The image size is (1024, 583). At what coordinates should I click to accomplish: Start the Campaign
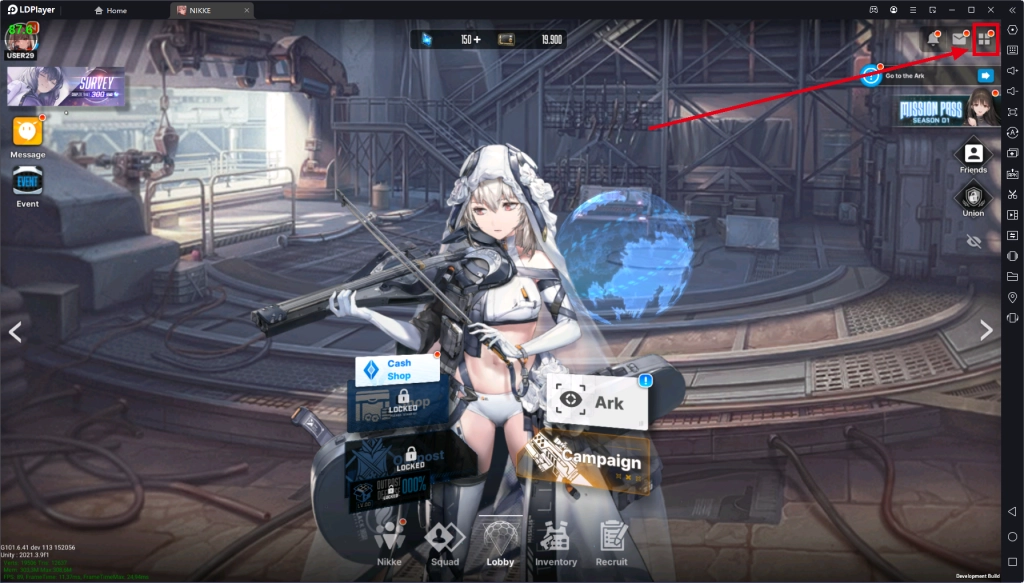[590, 461]
